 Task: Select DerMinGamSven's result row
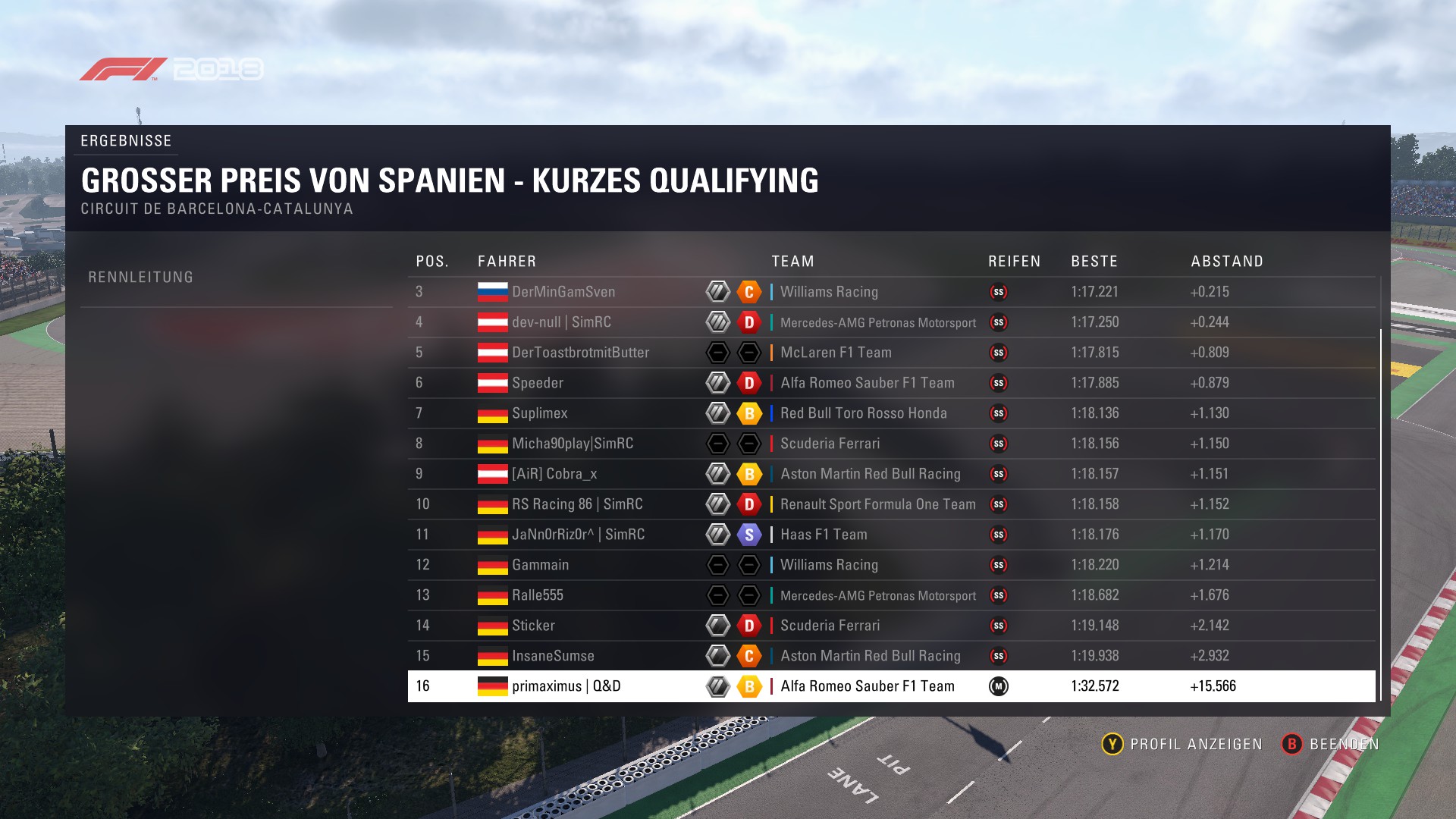[563, 292]
